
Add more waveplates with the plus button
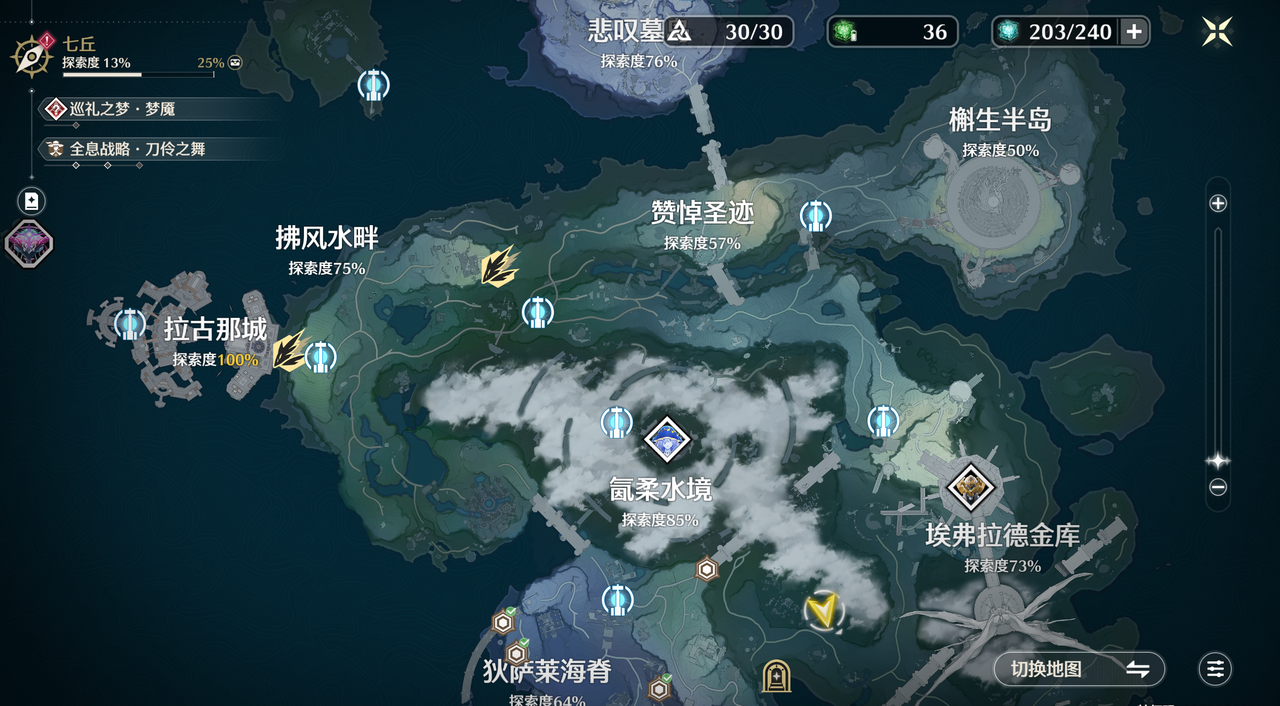pyautogui.click(x=1134, y=32)
